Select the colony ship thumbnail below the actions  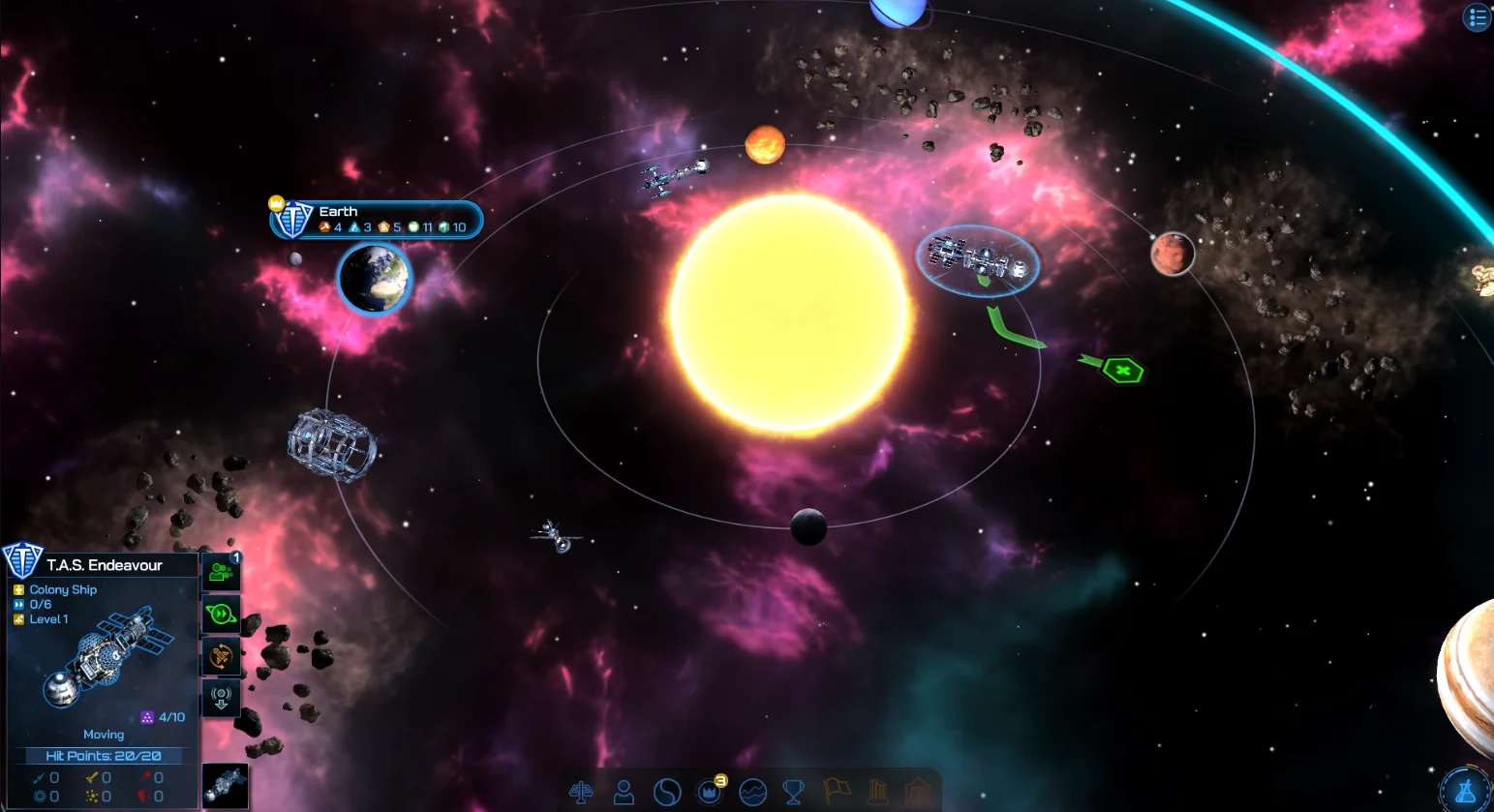[x=225, y=785]
